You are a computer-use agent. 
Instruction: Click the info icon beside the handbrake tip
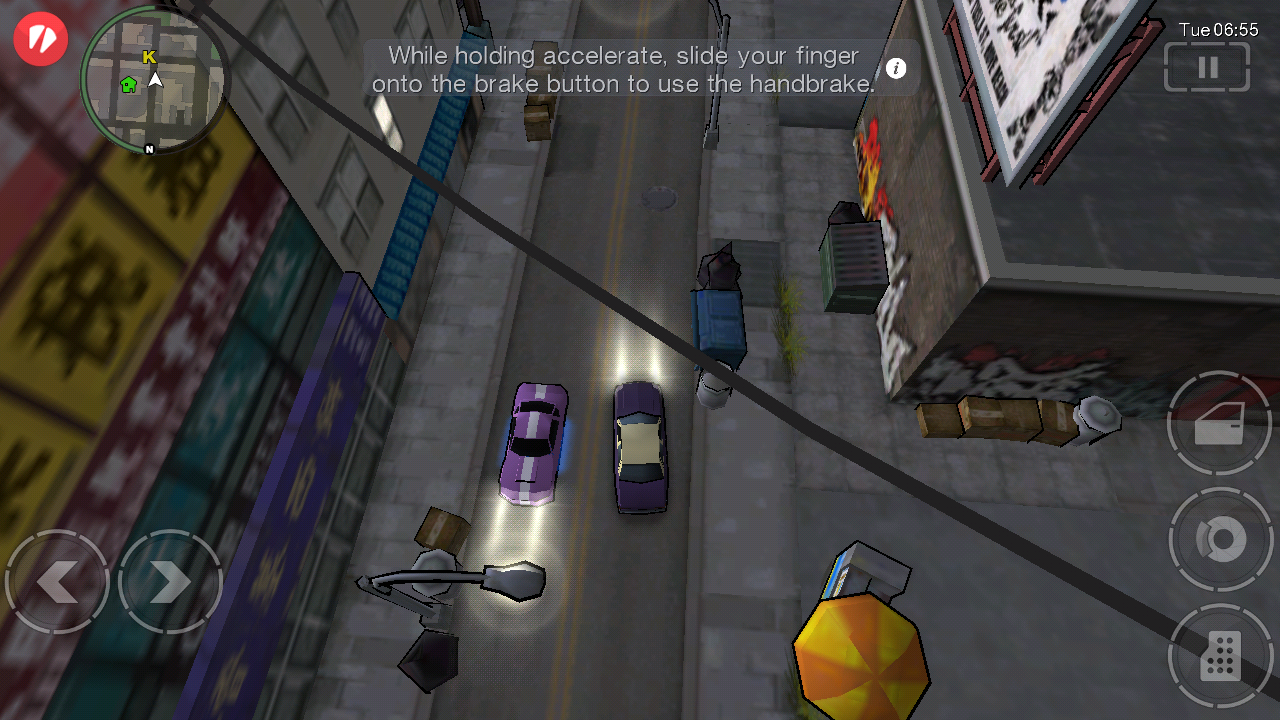pyautogui.click(x=896, y=68)
